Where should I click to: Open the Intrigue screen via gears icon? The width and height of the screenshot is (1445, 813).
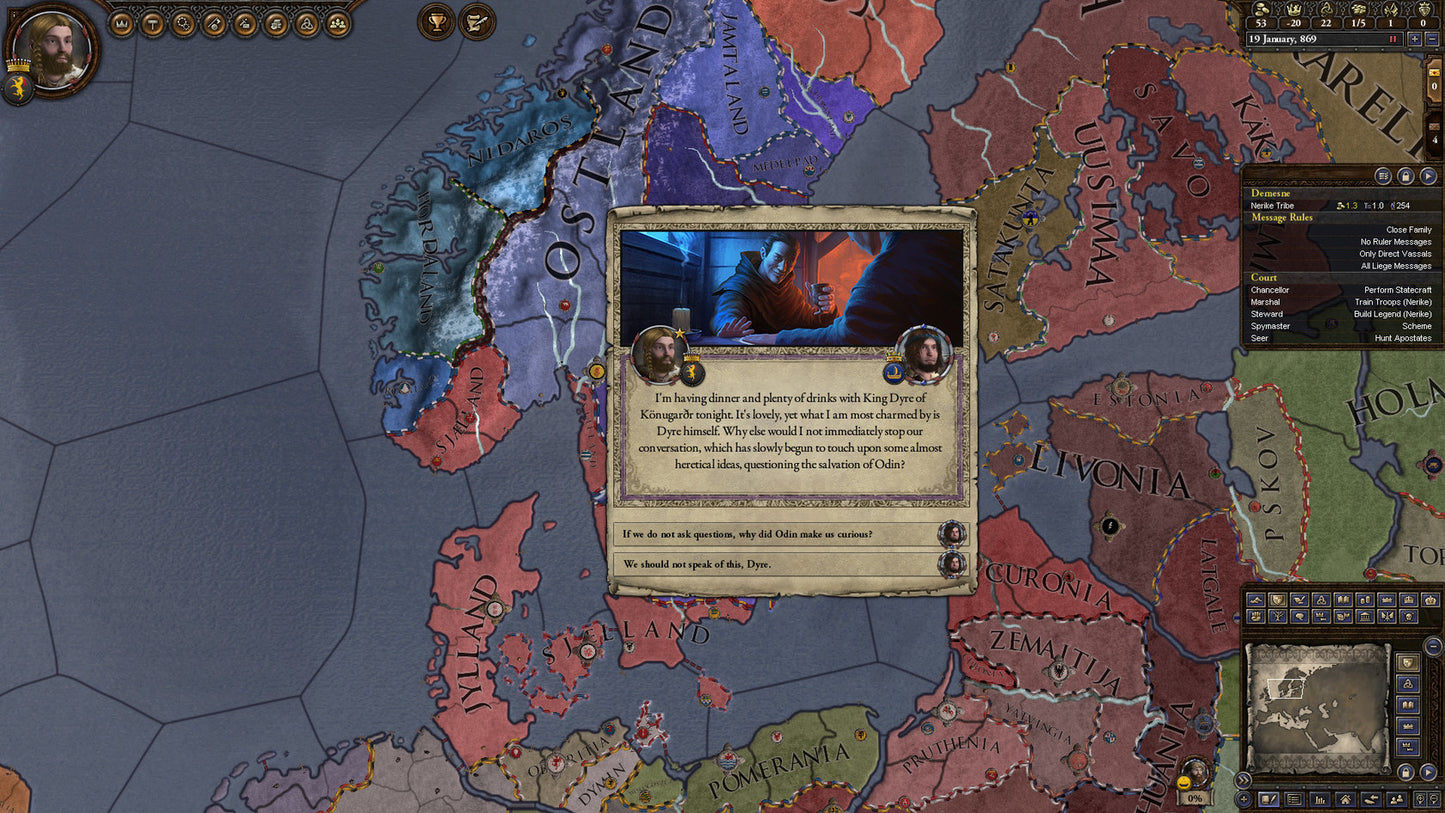[184, 22]
